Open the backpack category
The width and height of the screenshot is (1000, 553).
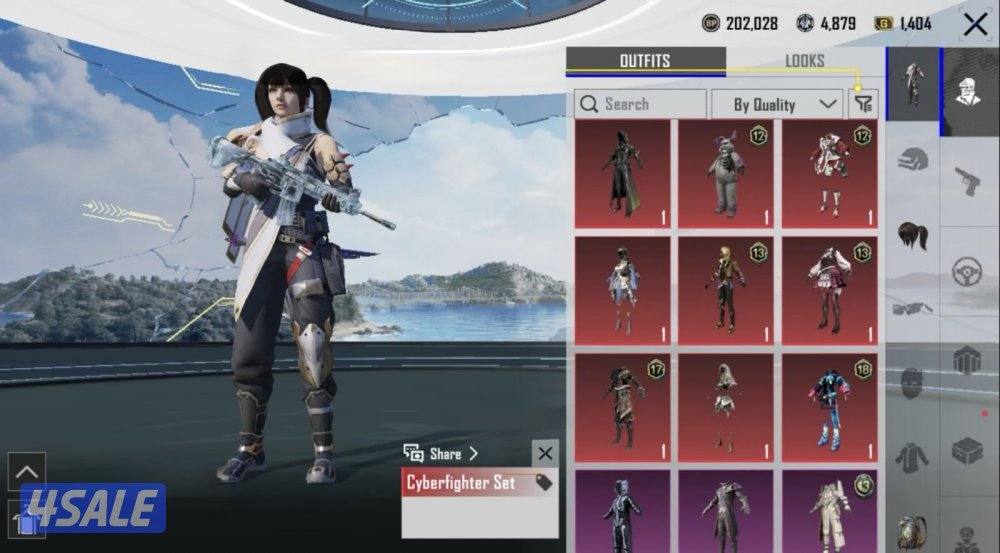[x=912, y=530]
